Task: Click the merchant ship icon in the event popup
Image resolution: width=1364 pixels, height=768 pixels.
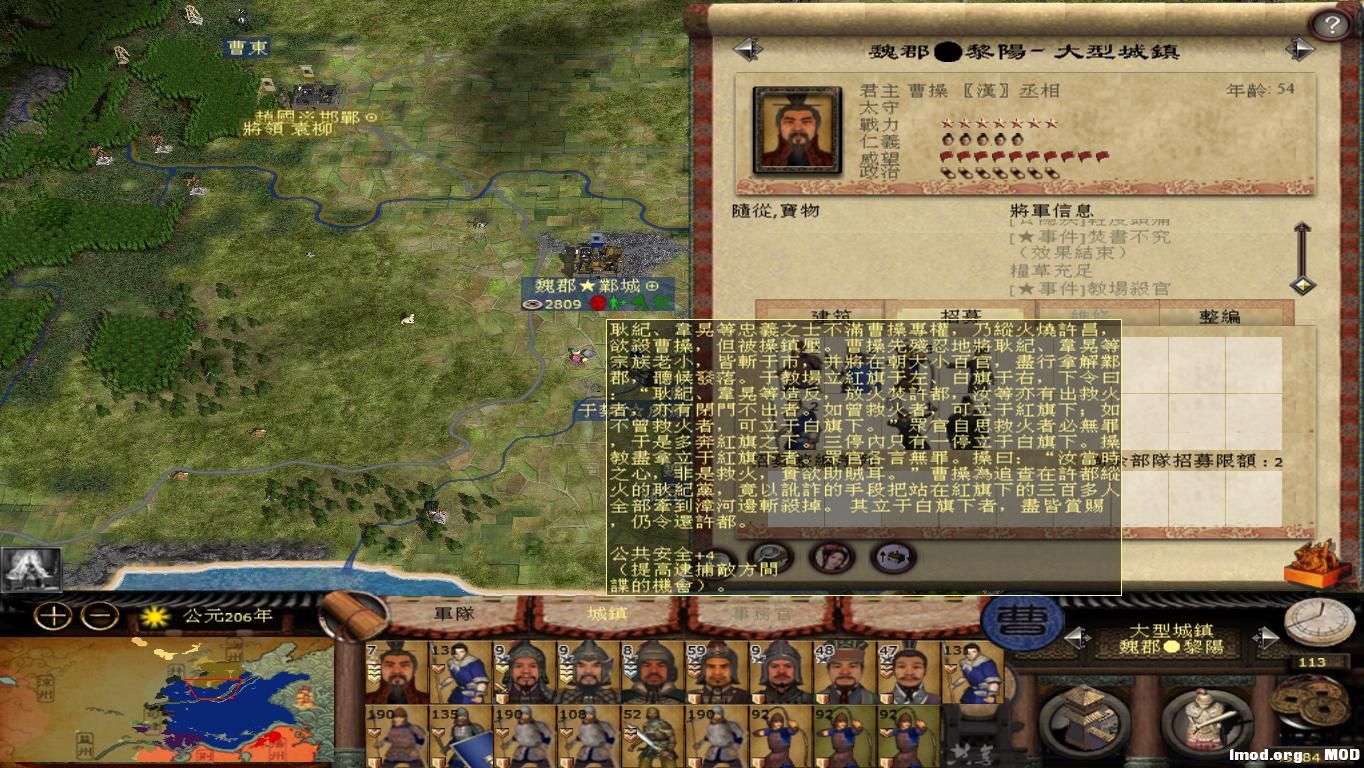Action: pos(893,558)
